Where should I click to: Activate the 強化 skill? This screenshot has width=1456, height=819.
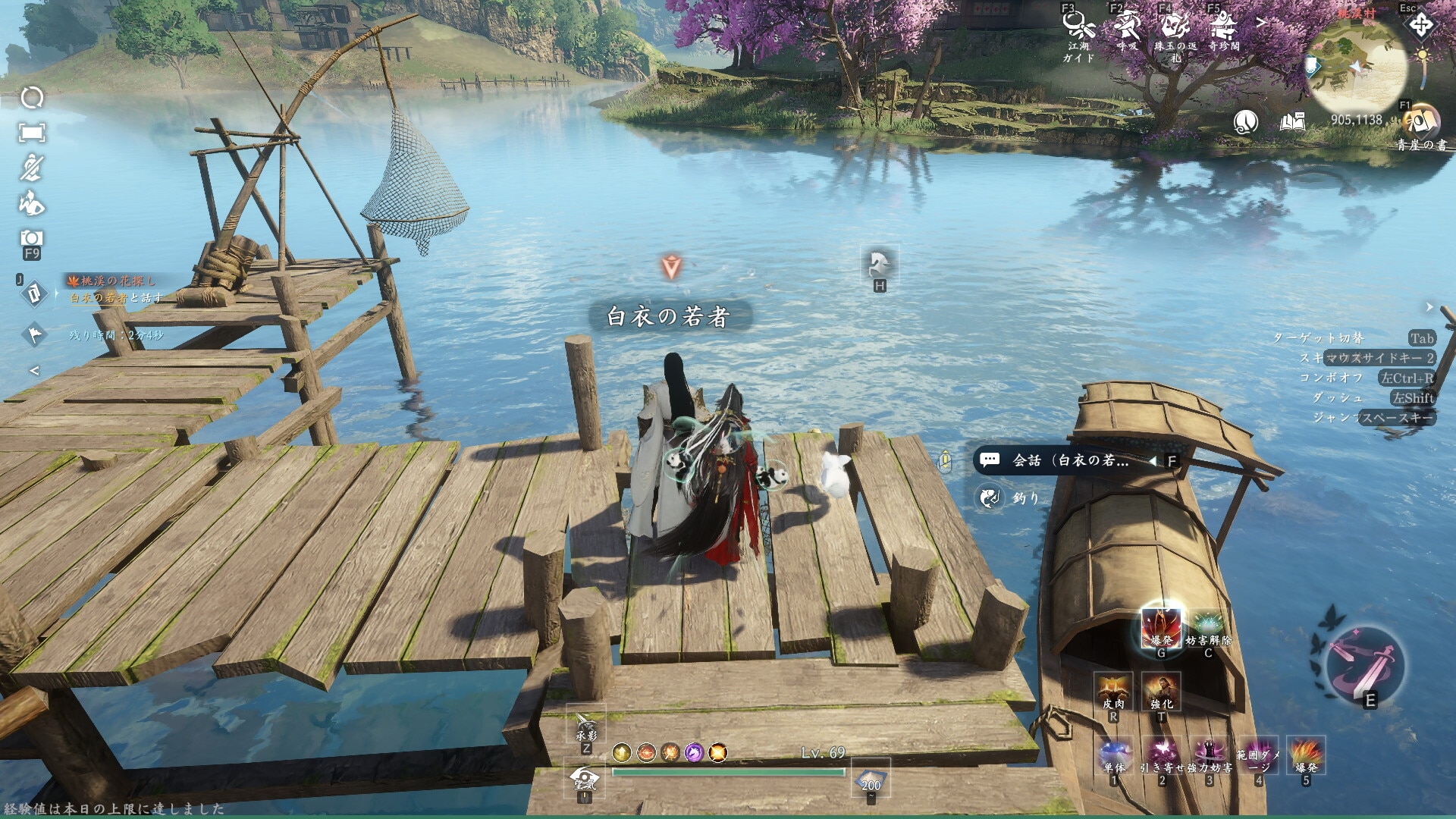[x=1161, y=692]
